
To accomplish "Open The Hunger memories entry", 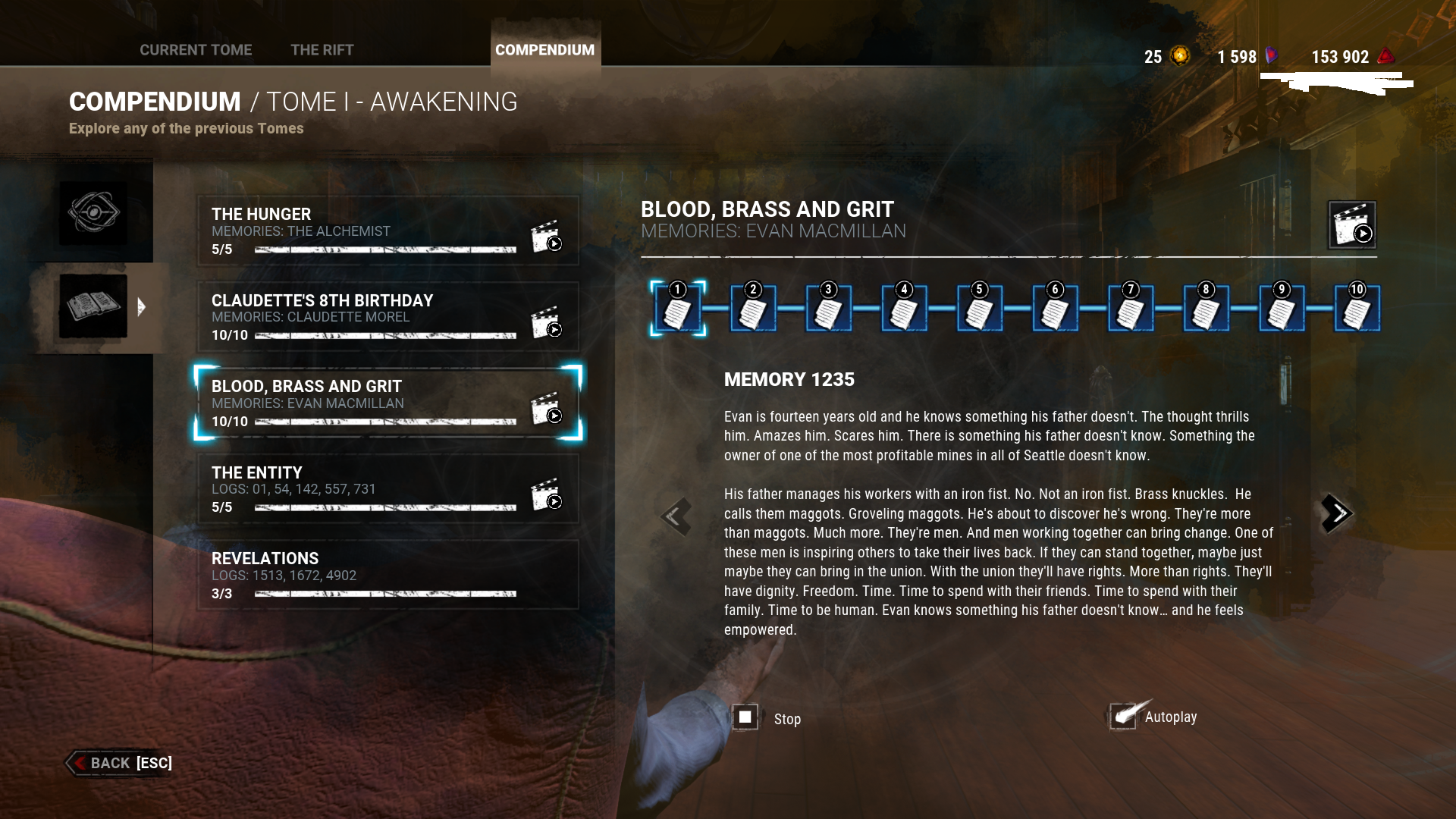I will click(364, 231).
